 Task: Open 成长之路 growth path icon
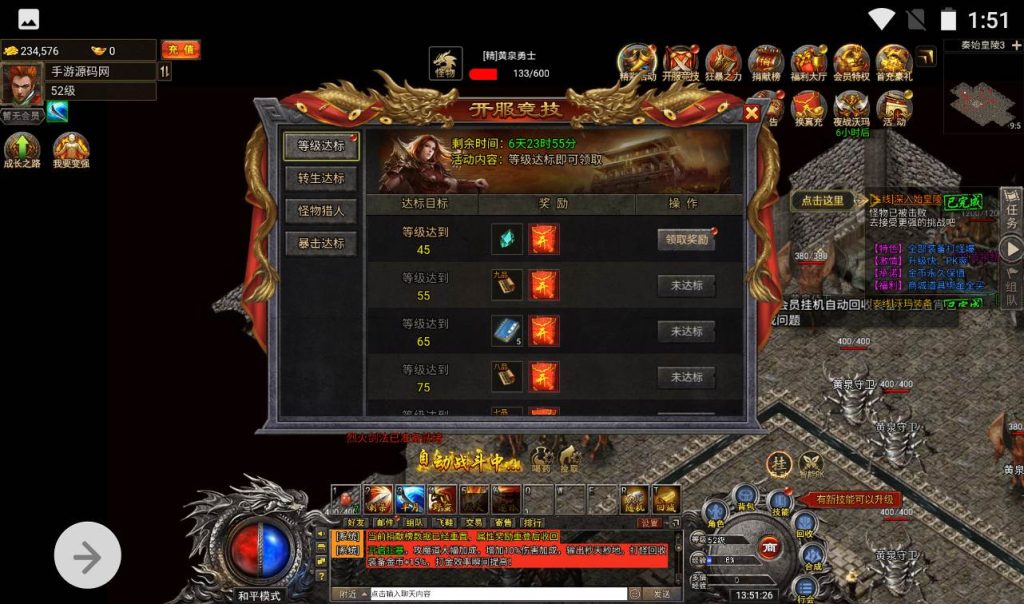click(x=21, y=152)
